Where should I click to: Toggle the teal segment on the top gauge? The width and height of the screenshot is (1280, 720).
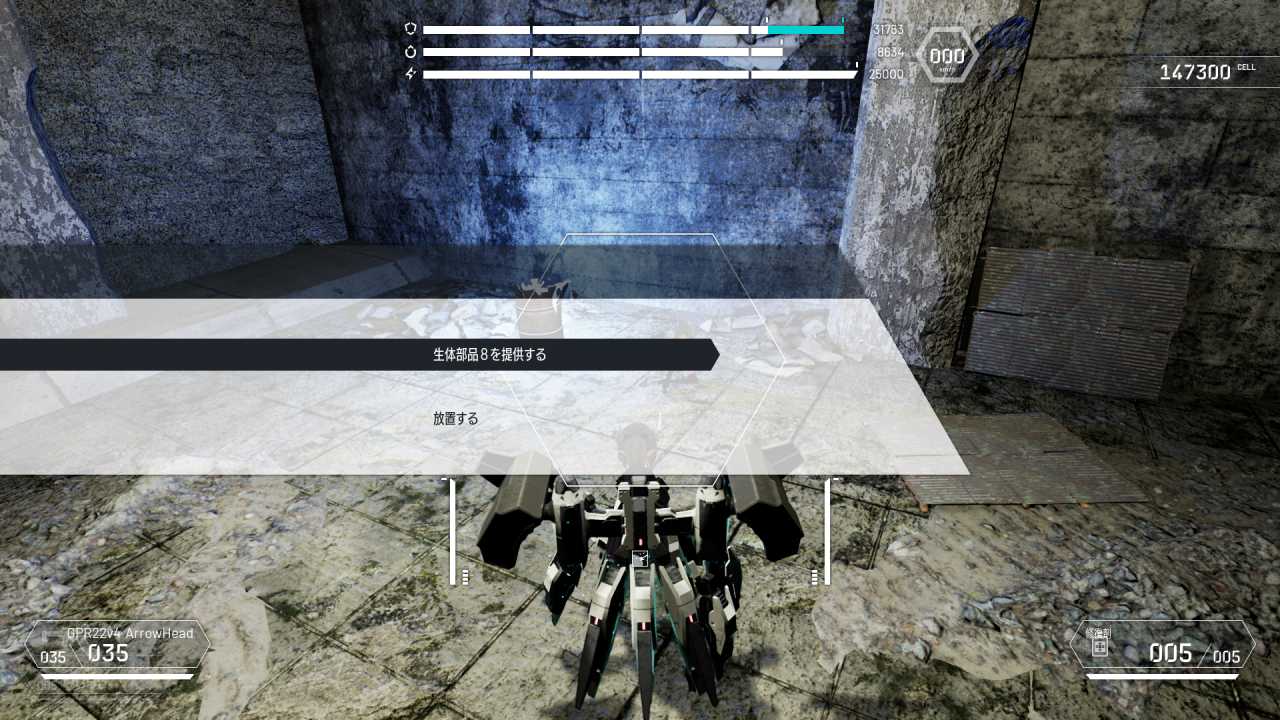pyautogui.click(x=805, y=29)
